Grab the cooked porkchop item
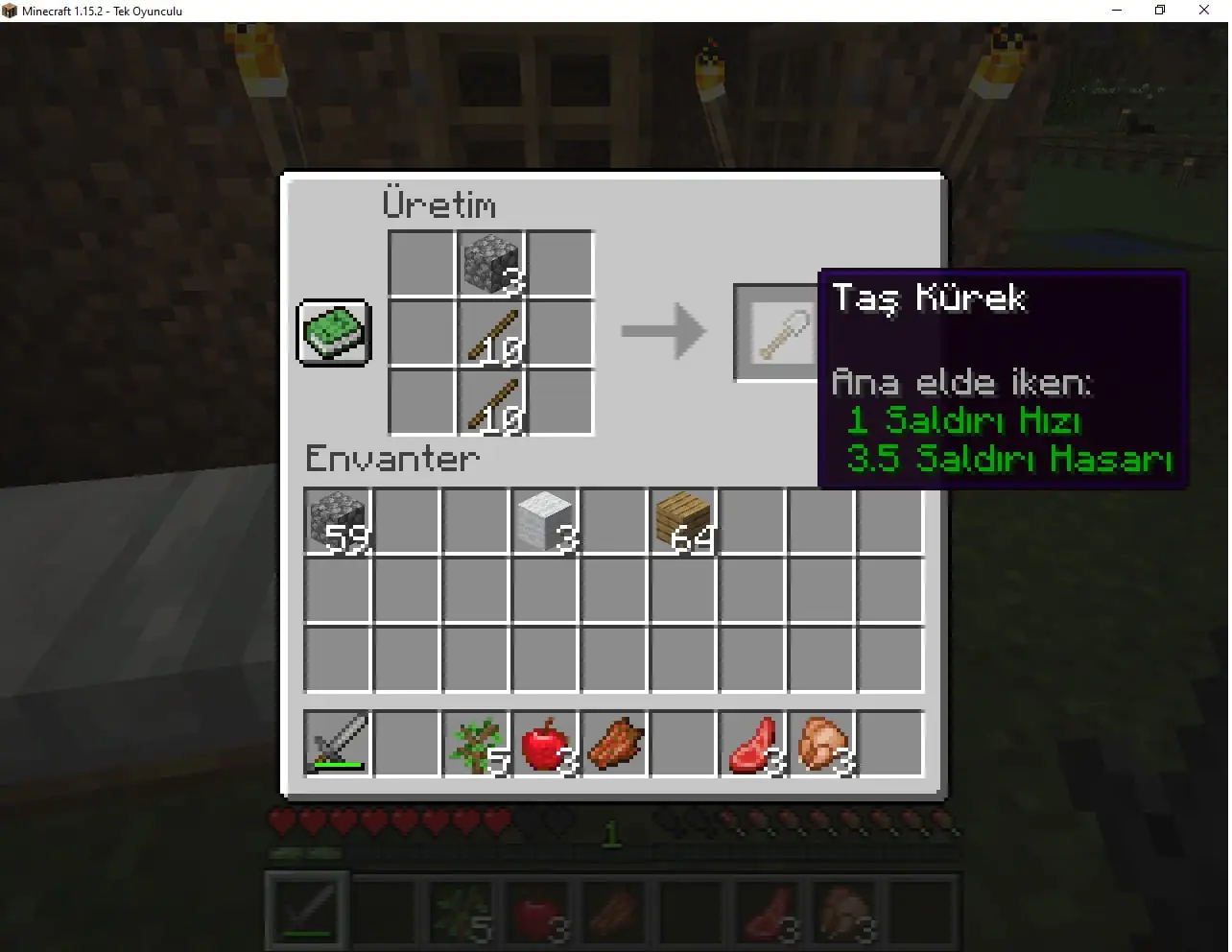The width and height of the screenshot is (1232, 952). point(613,744)
